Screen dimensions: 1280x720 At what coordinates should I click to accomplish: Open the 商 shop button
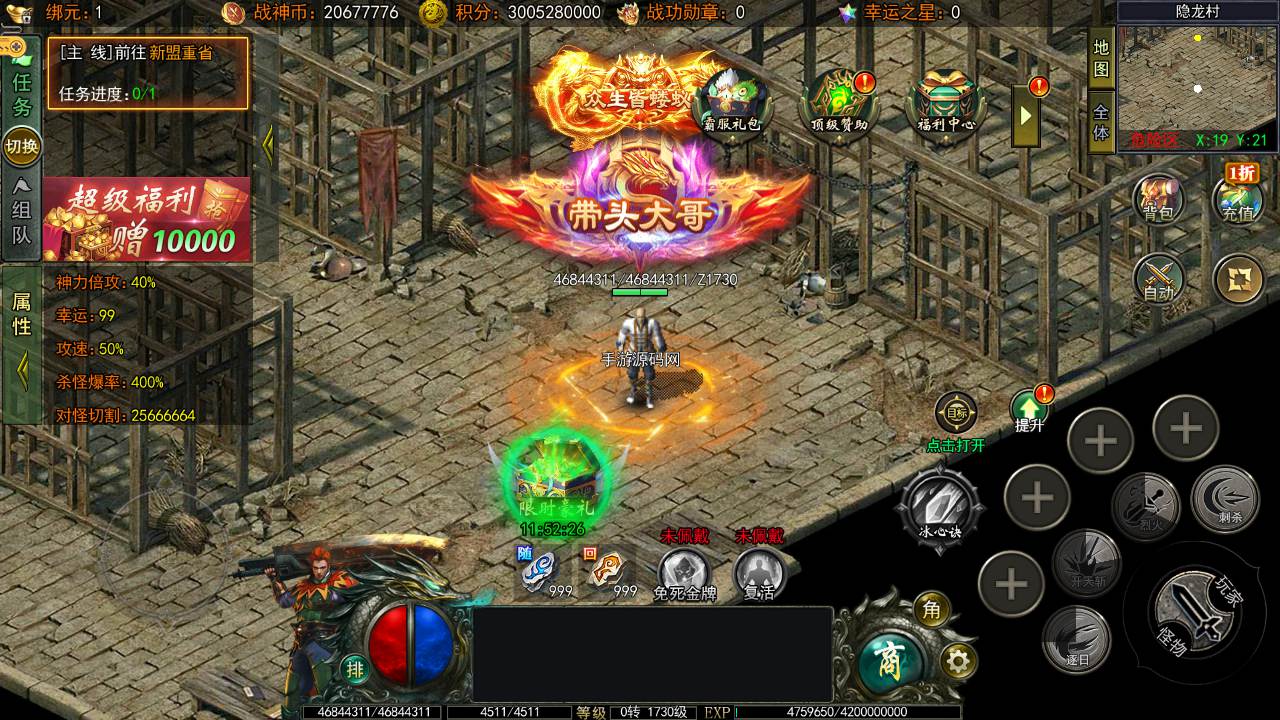pyautogui.click(x=888, y=657)
